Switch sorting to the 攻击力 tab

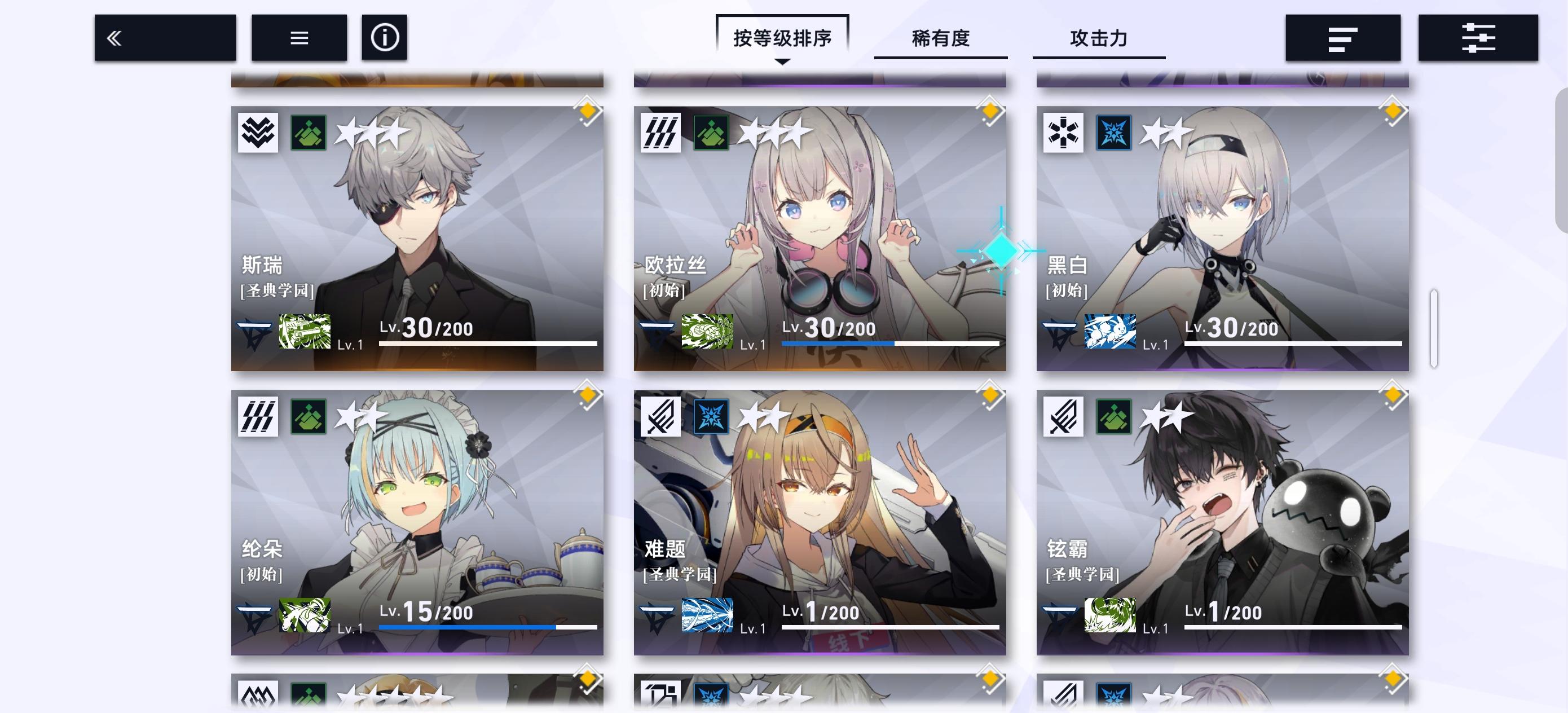pyautogui.click(x=1099, y=38)
